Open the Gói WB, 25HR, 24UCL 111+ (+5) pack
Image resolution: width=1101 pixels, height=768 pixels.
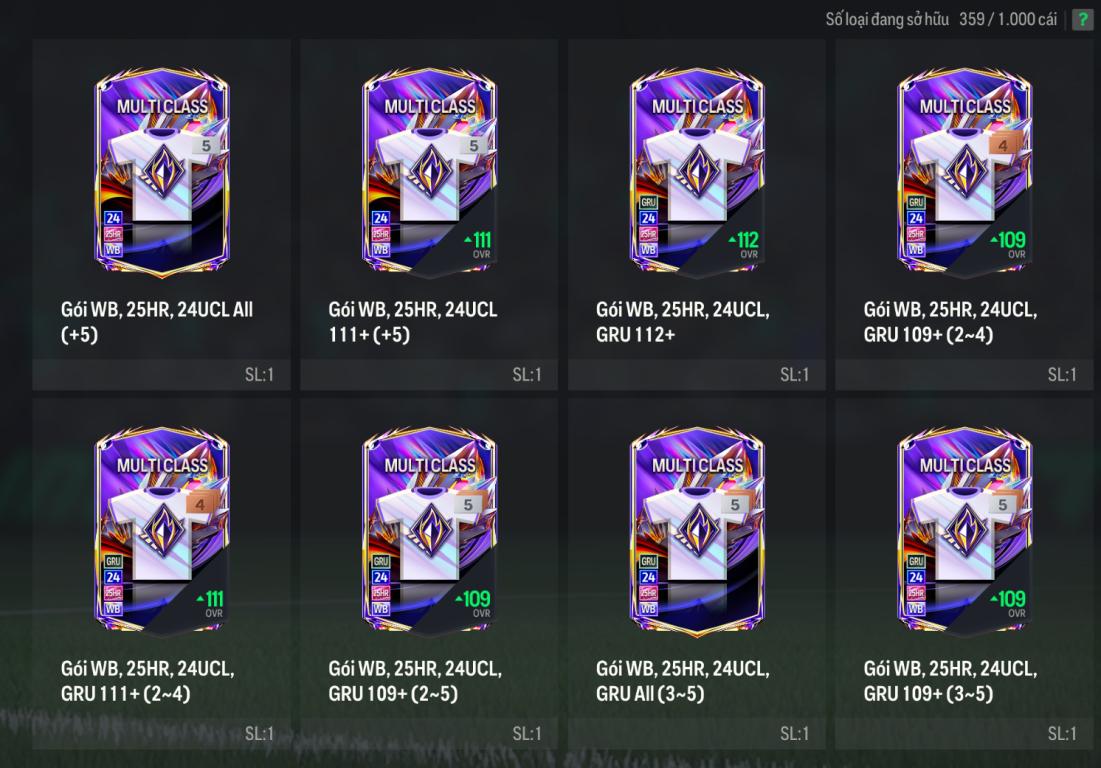pyautogui.click(x=429, y=175)
